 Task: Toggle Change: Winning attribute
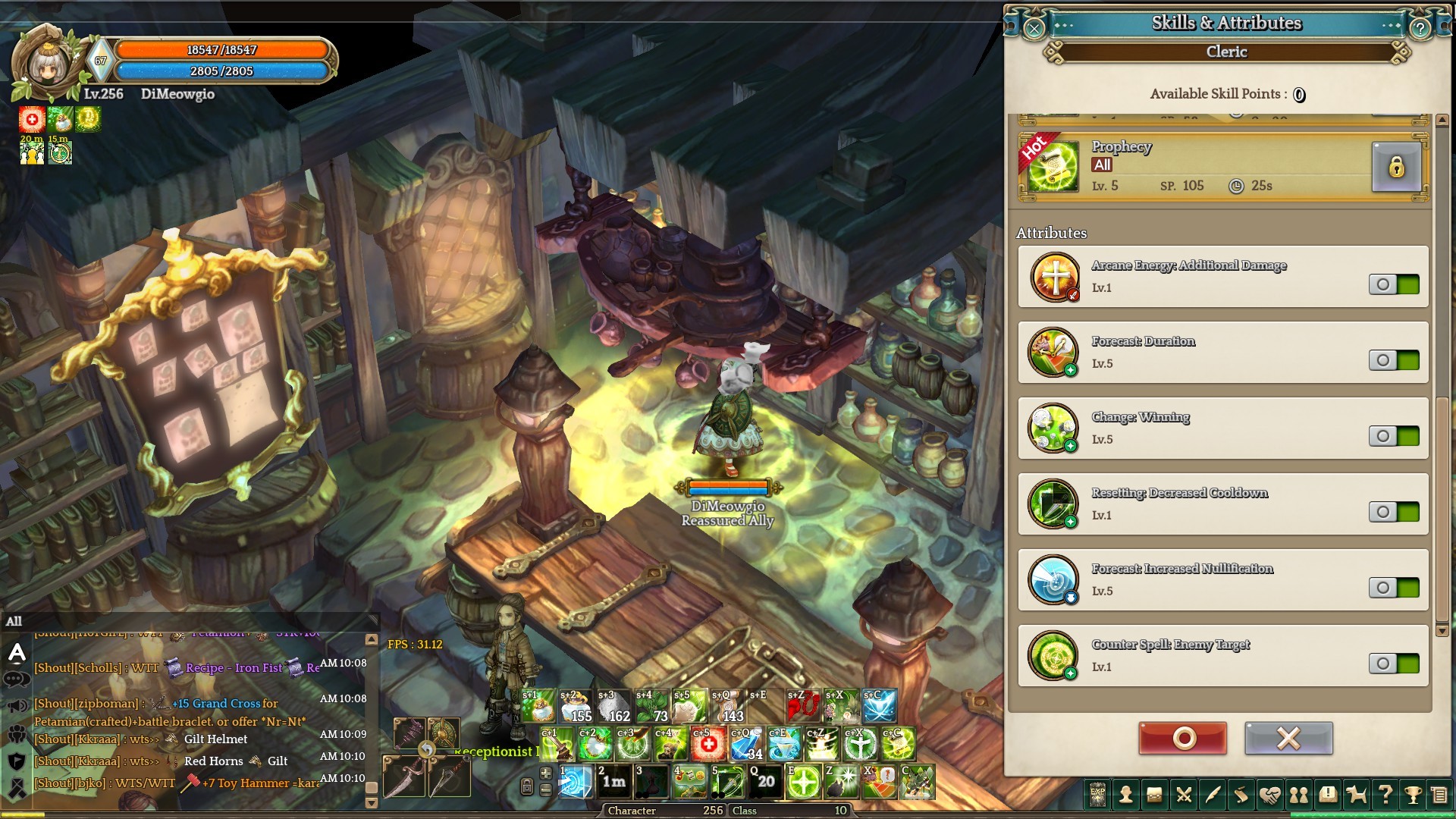(x=1394, y=436)
